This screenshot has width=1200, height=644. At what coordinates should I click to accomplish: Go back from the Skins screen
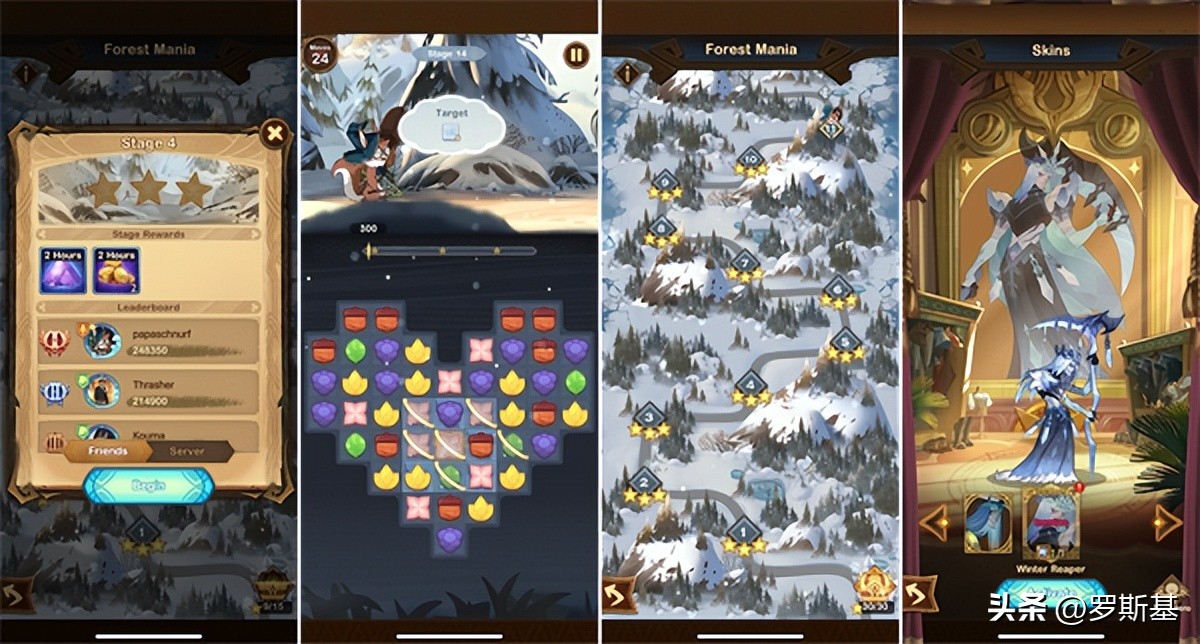(x=918, y=594)
